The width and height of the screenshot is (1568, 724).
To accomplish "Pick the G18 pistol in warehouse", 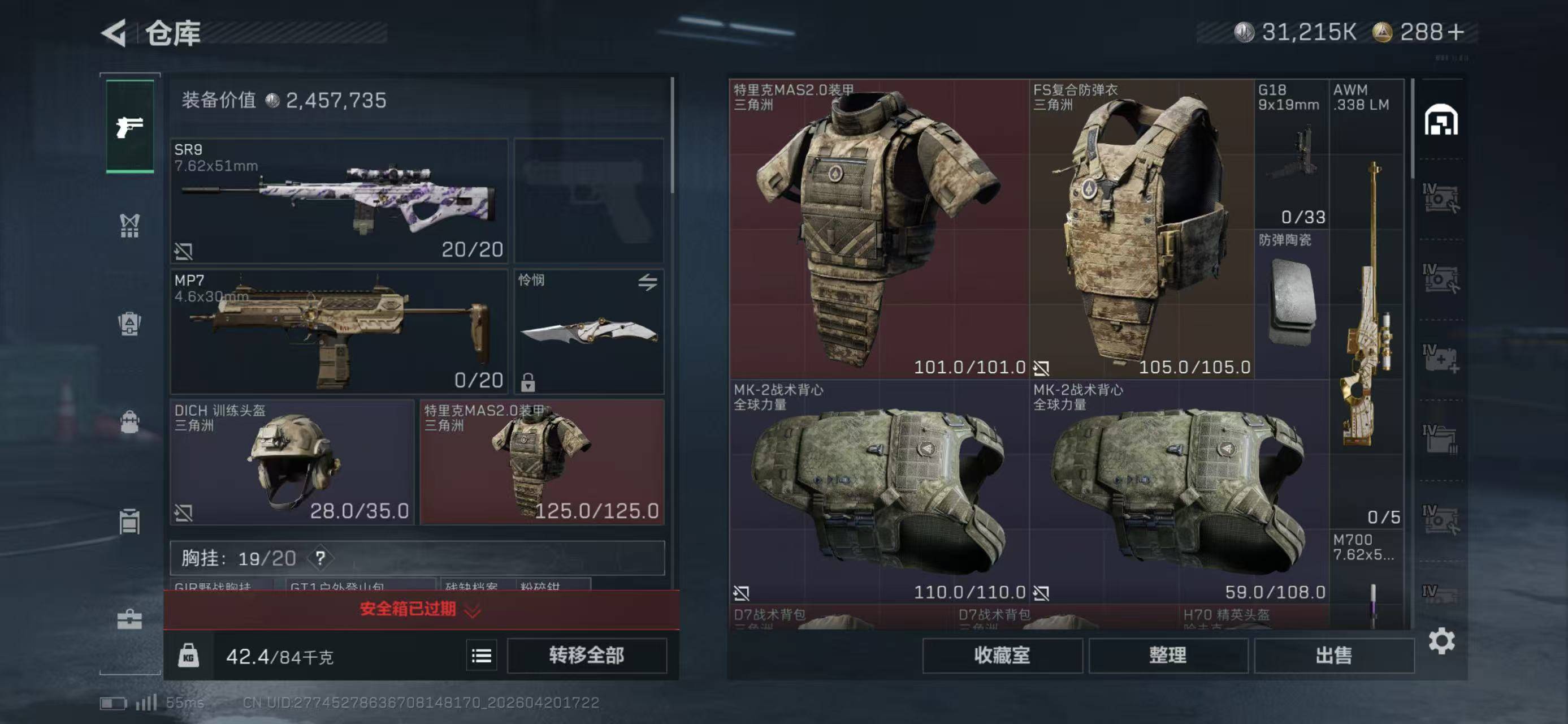I will pos(1292,154).
